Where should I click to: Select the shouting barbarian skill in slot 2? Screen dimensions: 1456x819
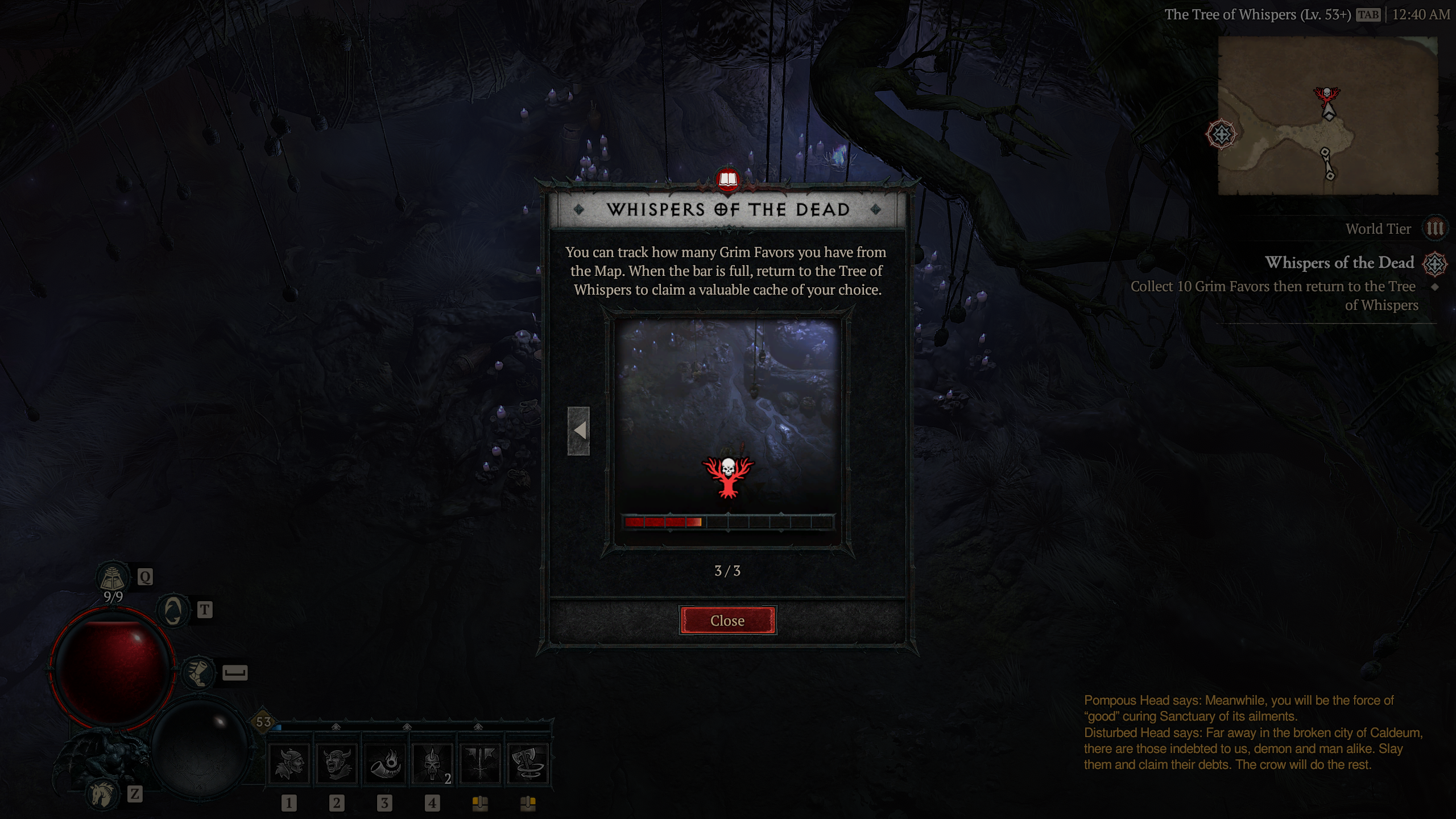pos(337,762)
